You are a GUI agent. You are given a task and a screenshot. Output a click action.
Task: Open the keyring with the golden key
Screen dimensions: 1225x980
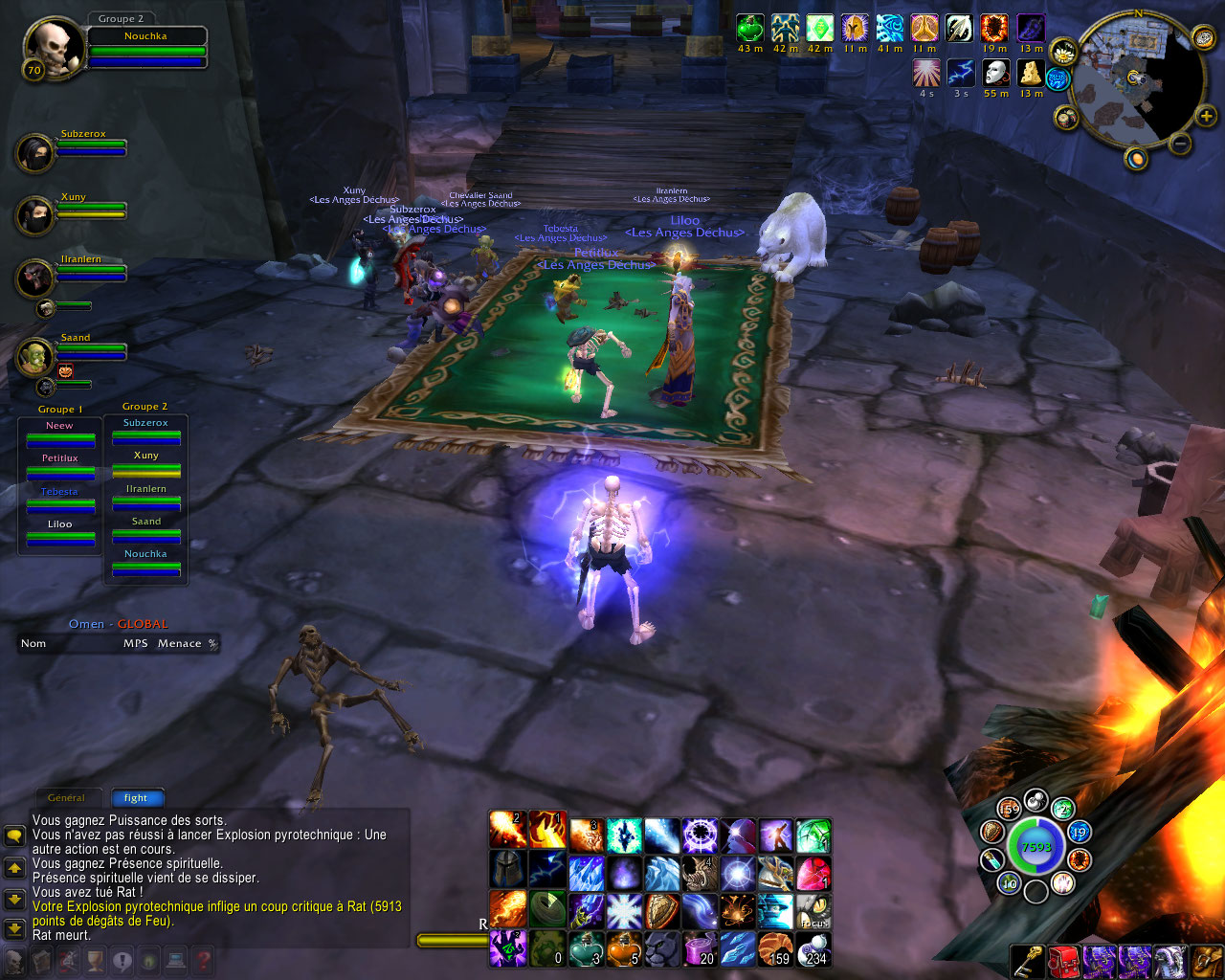pos(1028,962)
